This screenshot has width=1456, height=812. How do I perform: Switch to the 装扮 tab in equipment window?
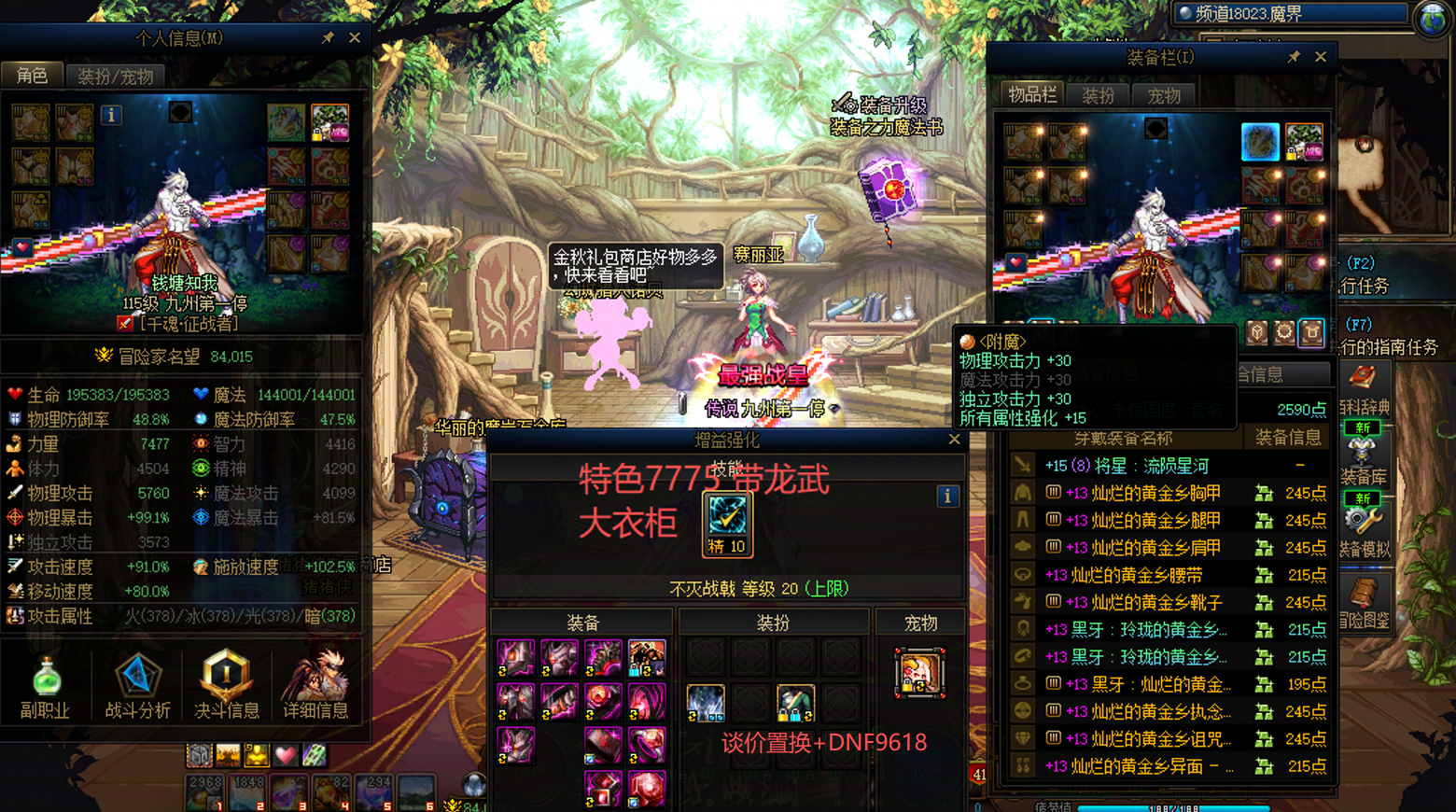pyautogui.click(x=1098, y=95)
